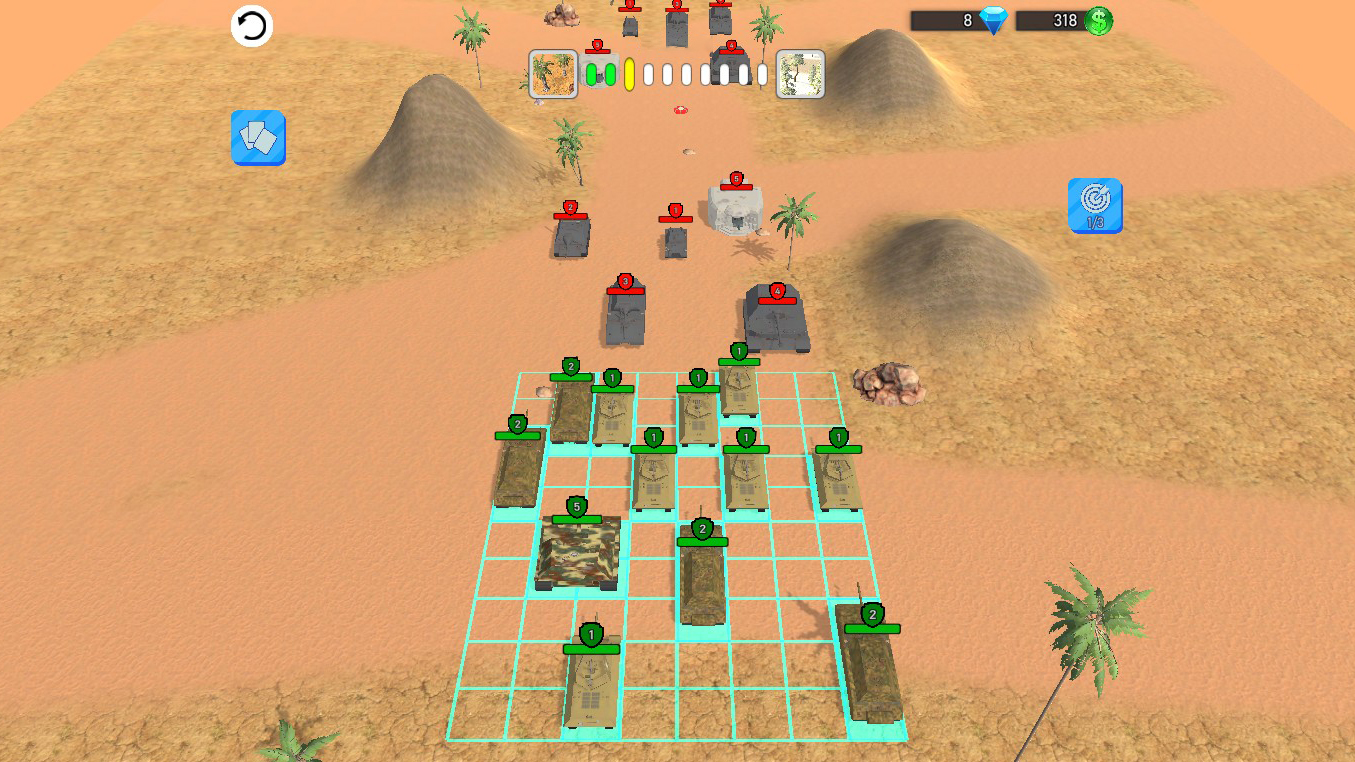Open the left battlefield preview thumbnail
Viewport: 1355px width, 762px height.
click(x=552, y=73)
